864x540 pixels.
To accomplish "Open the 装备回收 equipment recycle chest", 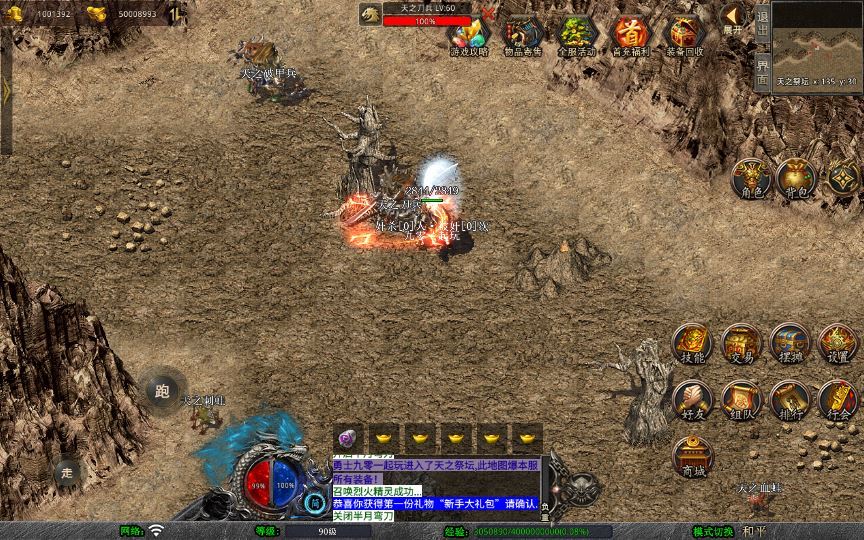I will tap(684, 35).
